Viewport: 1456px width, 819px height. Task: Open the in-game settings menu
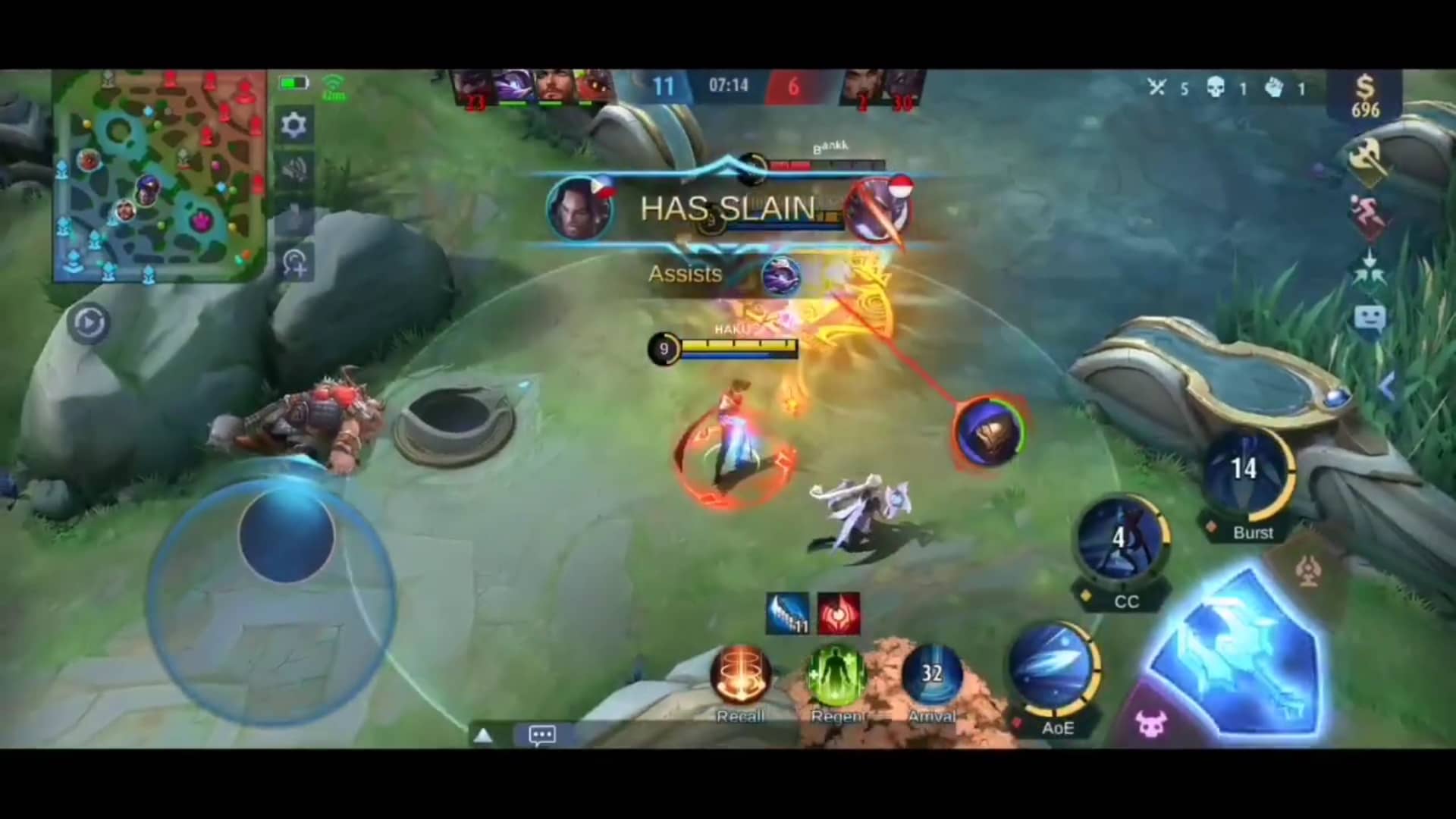pyautogui.click(x=295, y=125)
